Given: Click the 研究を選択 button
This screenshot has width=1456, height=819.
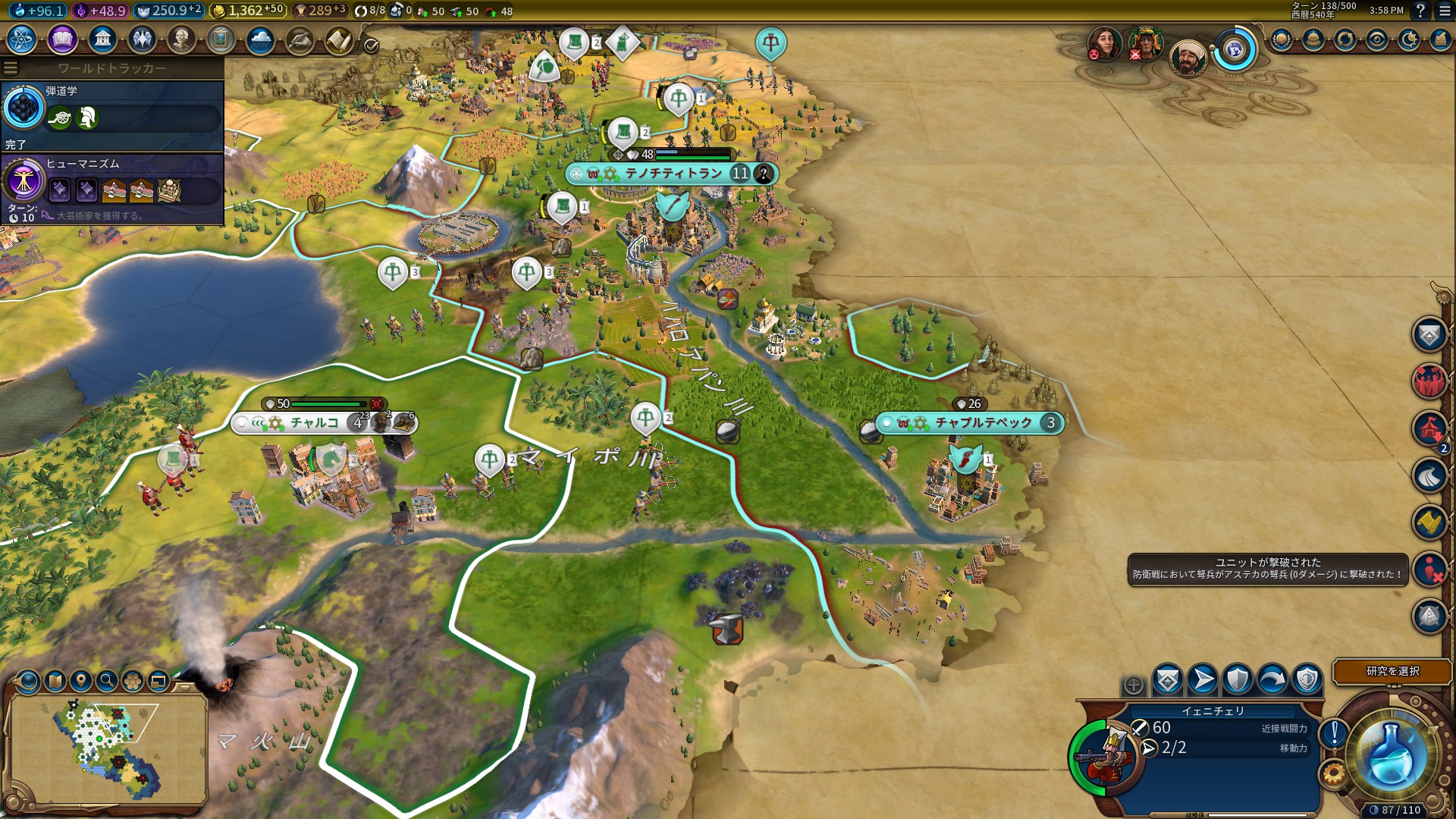Looking at the screenshot, I should coord(1392,671).
